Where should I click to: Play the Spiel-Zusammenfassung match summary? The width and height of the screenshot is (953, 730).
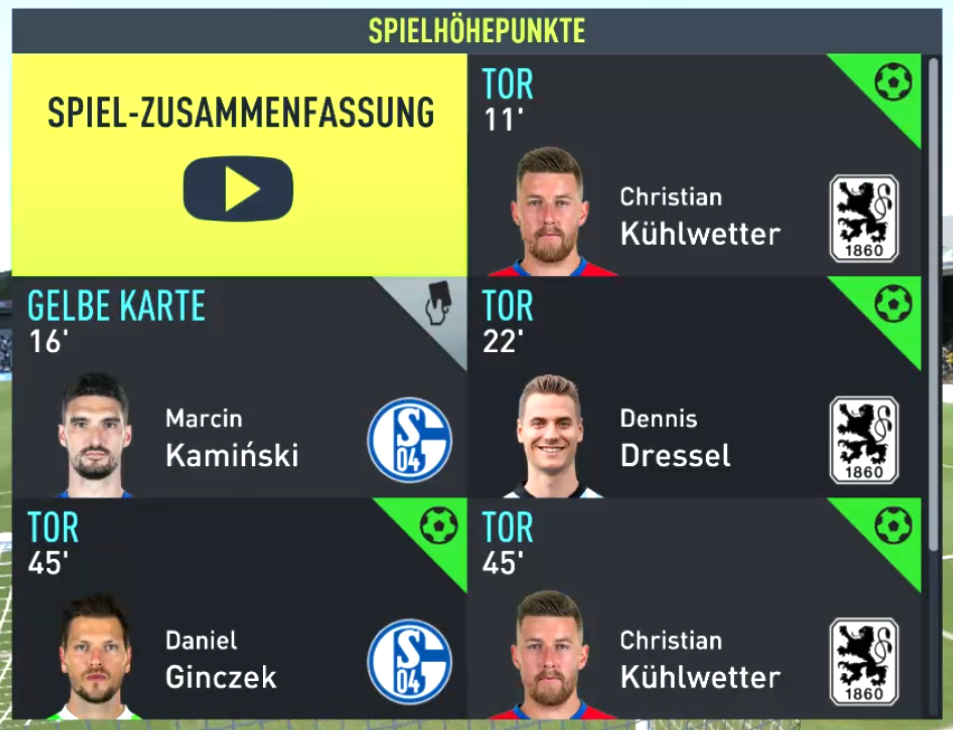coord(238,188)
